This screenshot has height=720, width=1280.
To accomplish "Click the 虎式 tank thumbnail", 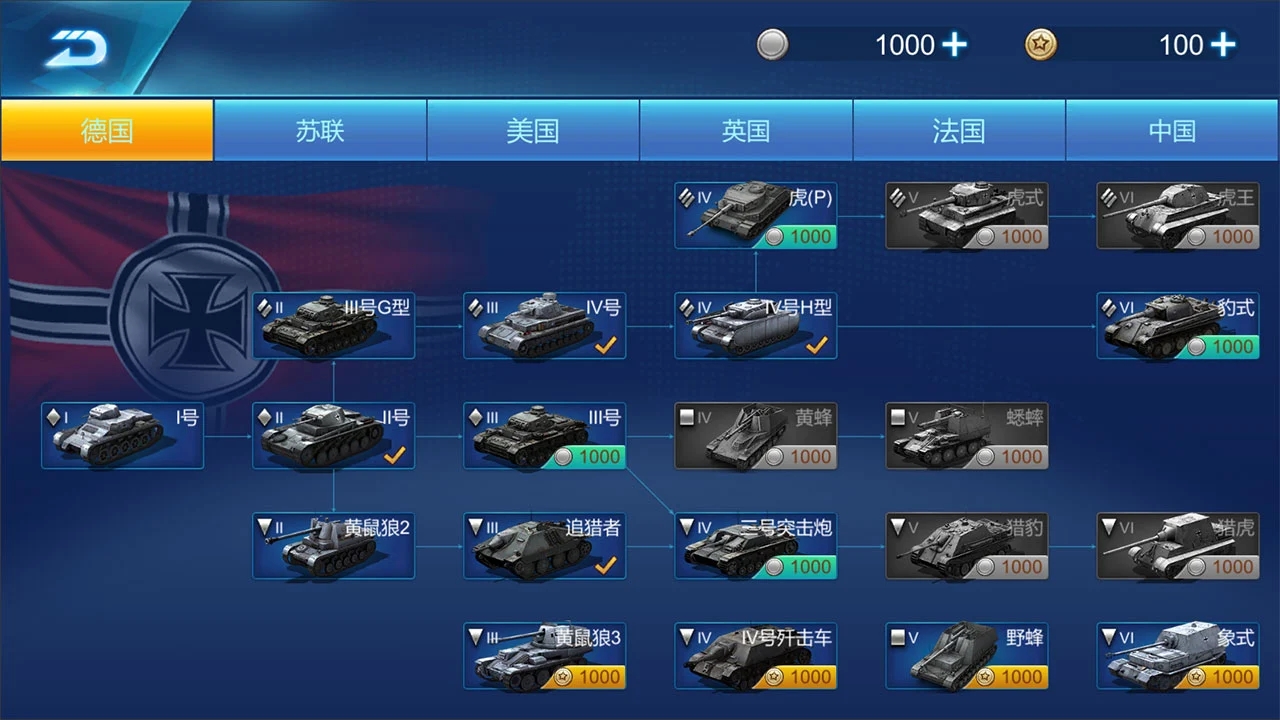I will [966, 214].
